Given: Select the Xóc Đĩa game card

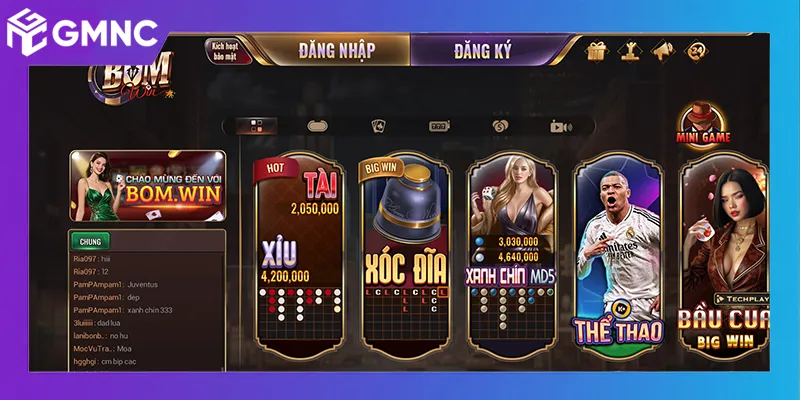Looking at the screenshot, I should click(x=405, y=250).
